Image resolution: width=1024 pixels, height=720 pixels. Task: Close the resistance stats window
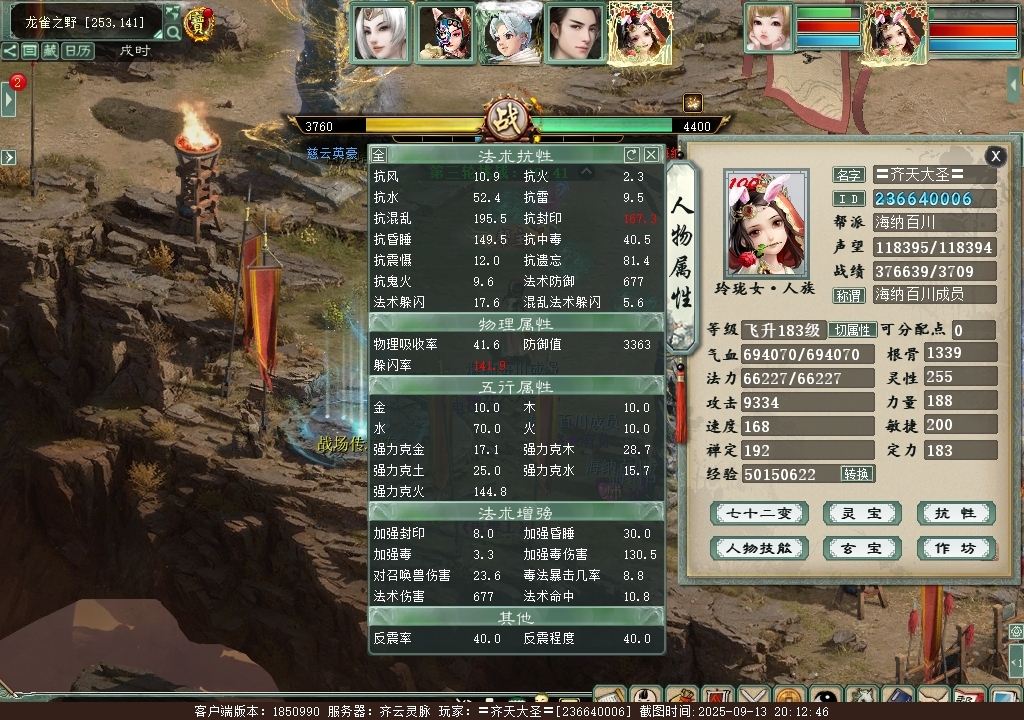[651, 155]
